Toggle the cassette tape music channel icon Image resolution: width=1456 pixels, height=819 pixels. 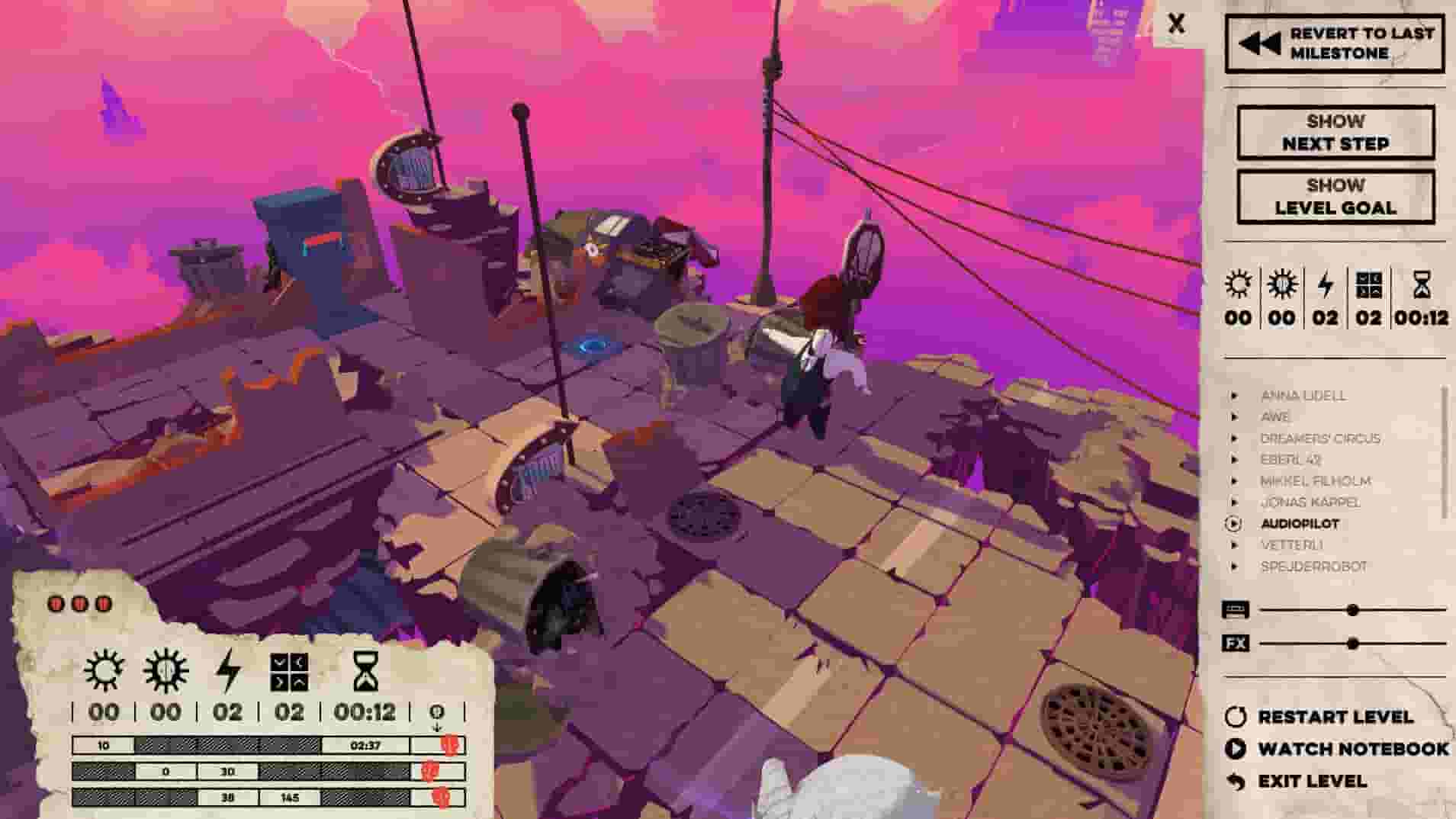click(x=1237, y=609)
